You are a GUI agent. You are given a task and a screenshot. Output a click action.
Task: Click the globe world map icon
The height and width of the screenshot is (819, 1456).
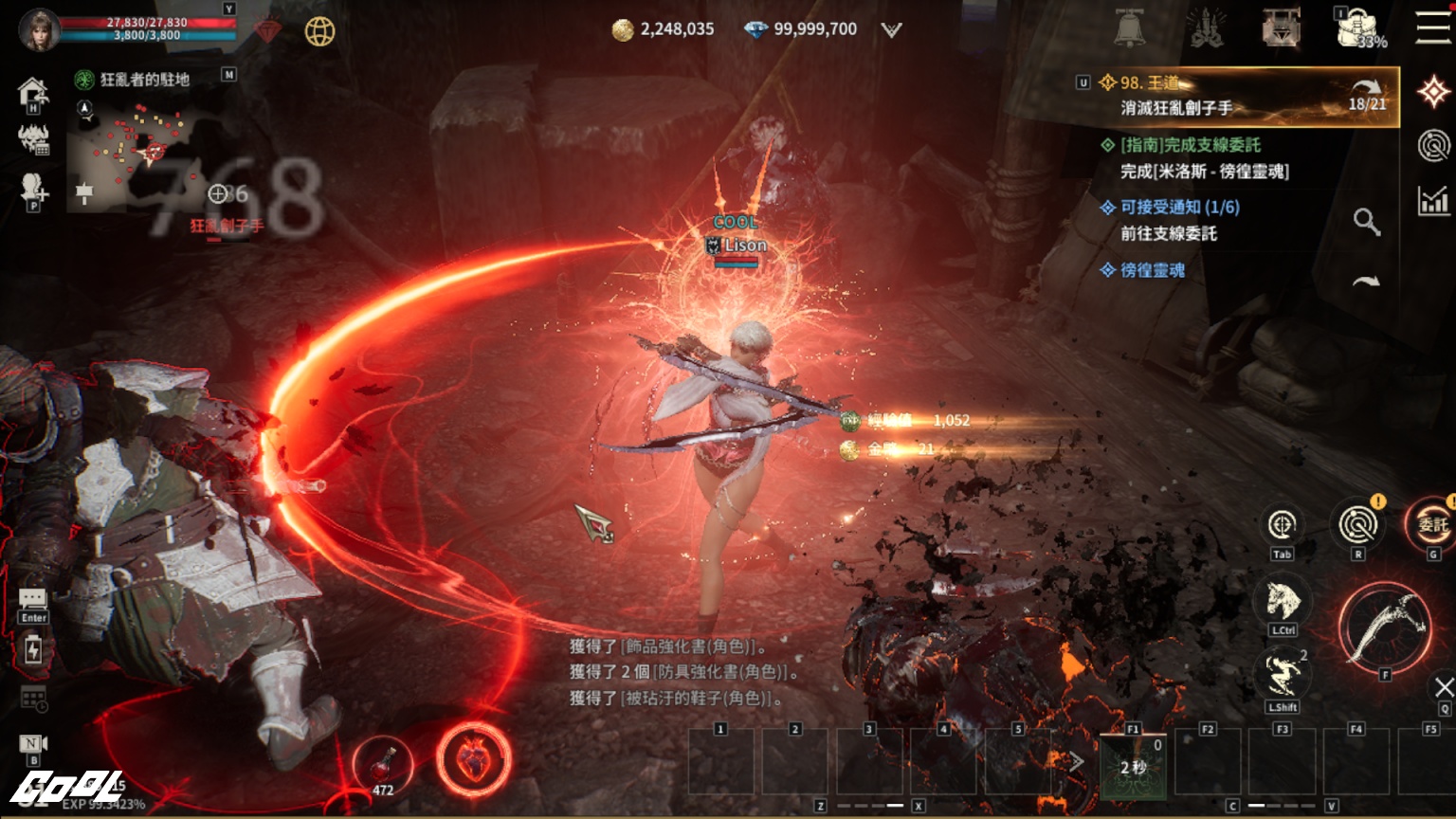[319, 31]
